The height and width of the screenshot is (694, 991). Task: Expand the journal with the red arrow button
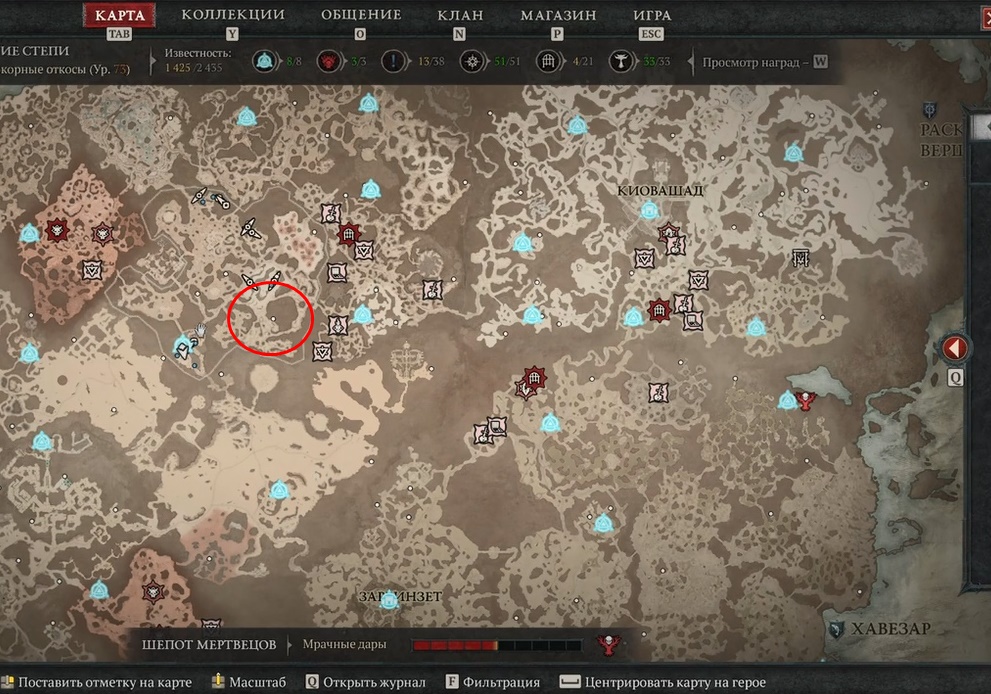point(954,348)
